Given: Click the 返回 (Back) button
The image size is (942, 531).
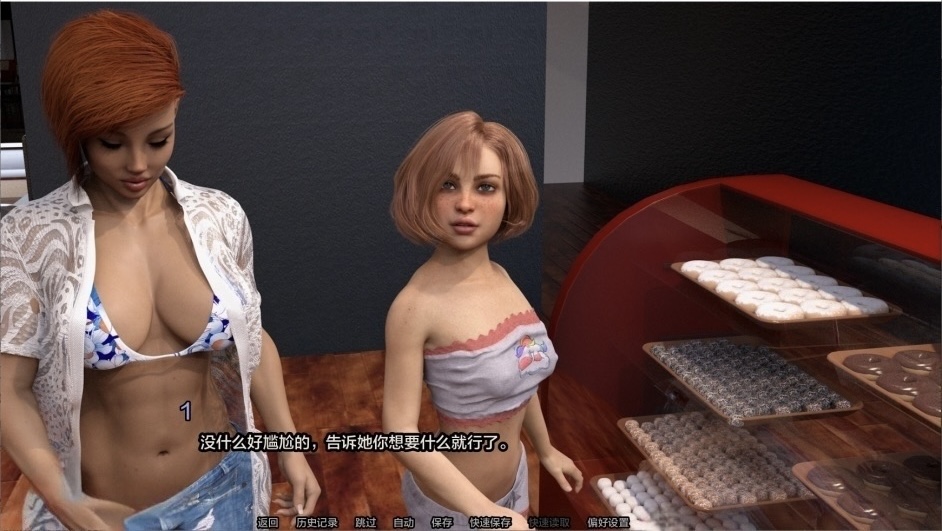Looking at the screenshot, I should (267, 522).
